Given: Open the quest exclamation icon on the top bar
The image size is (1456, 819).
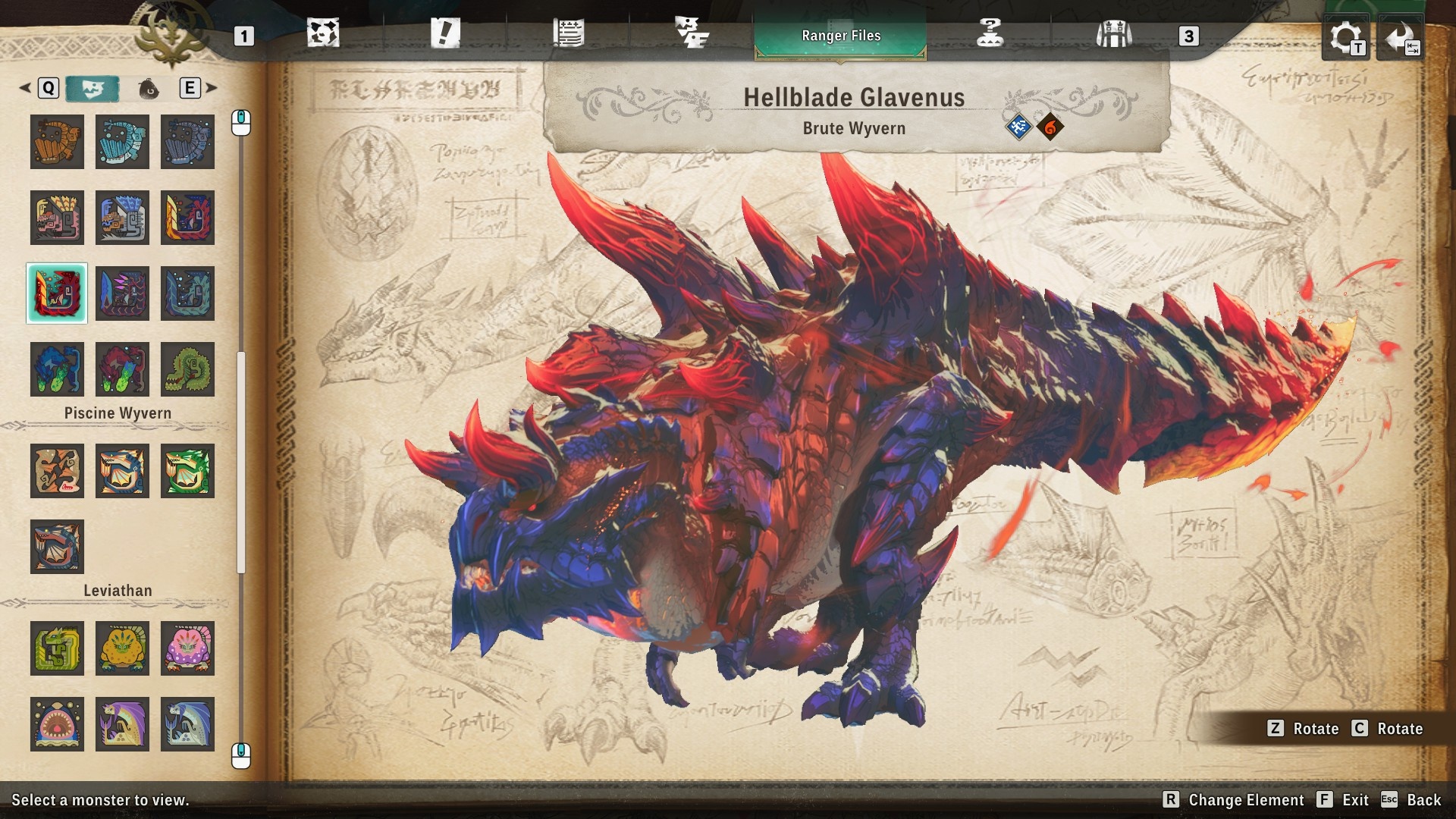Looking at the screenshot, I should (x=446, y=33).
